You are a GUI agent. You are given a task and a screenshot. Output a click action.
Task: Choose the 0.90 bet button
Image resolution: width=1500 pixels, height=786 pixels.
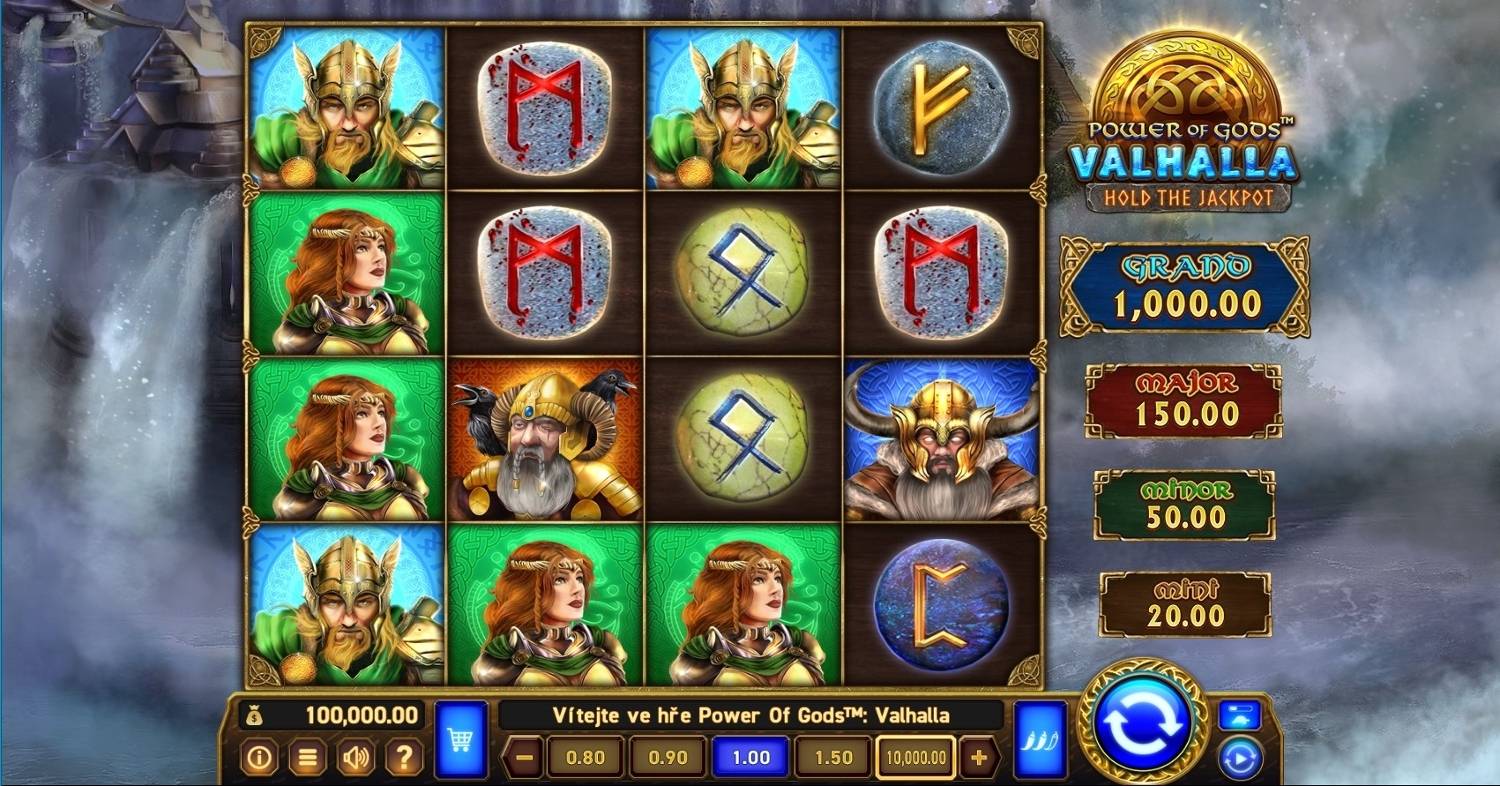(x=666, y=757)
